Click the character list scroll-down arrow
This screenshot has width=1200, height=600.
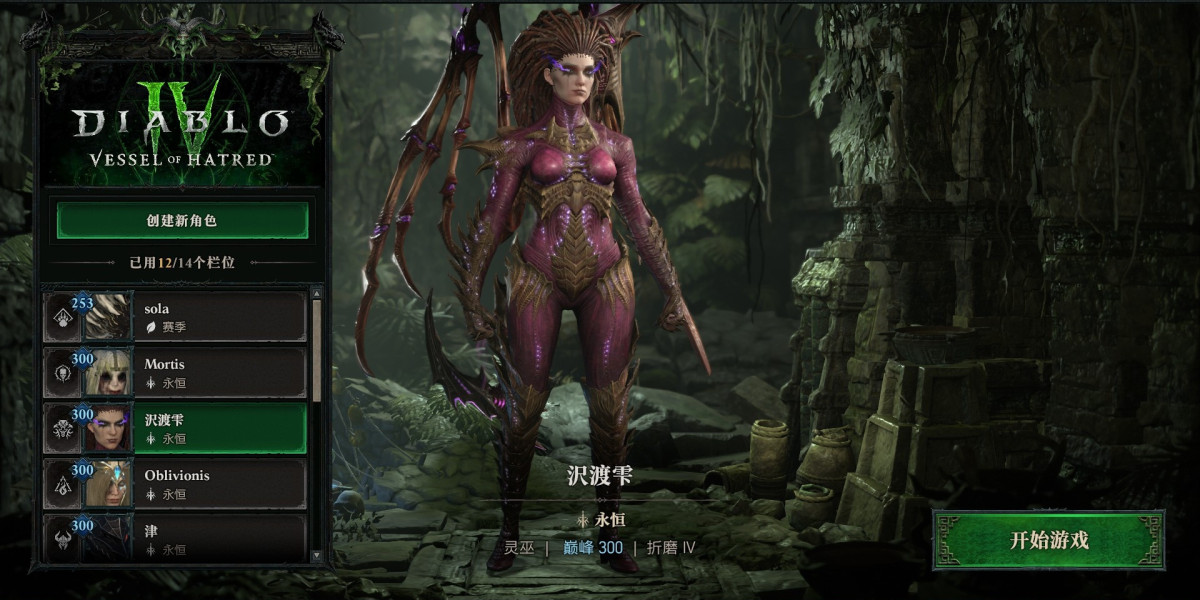point(317,555)
